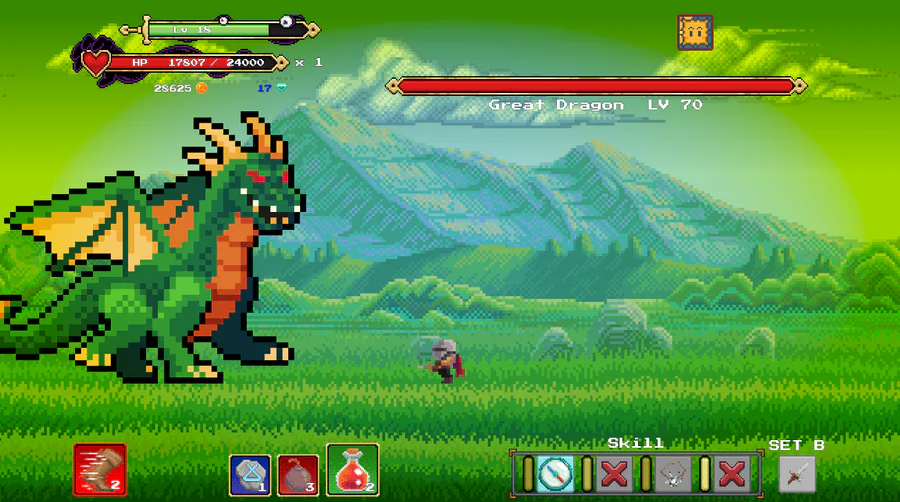Switch weapon set with the SET B sword

click(x=797, y=473)
